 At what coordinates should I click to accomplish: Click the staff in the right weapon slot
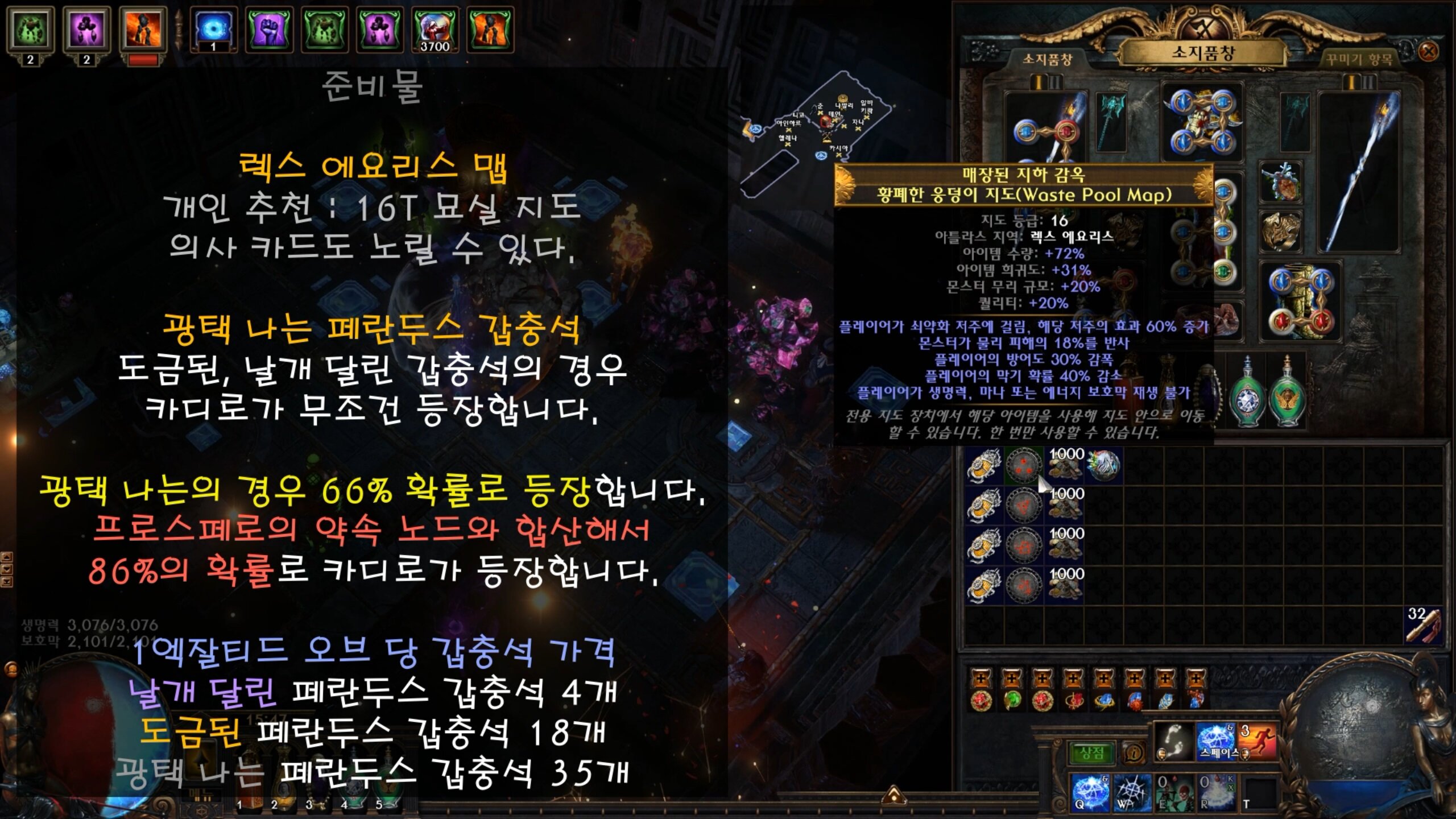[x=1359, y=171]
